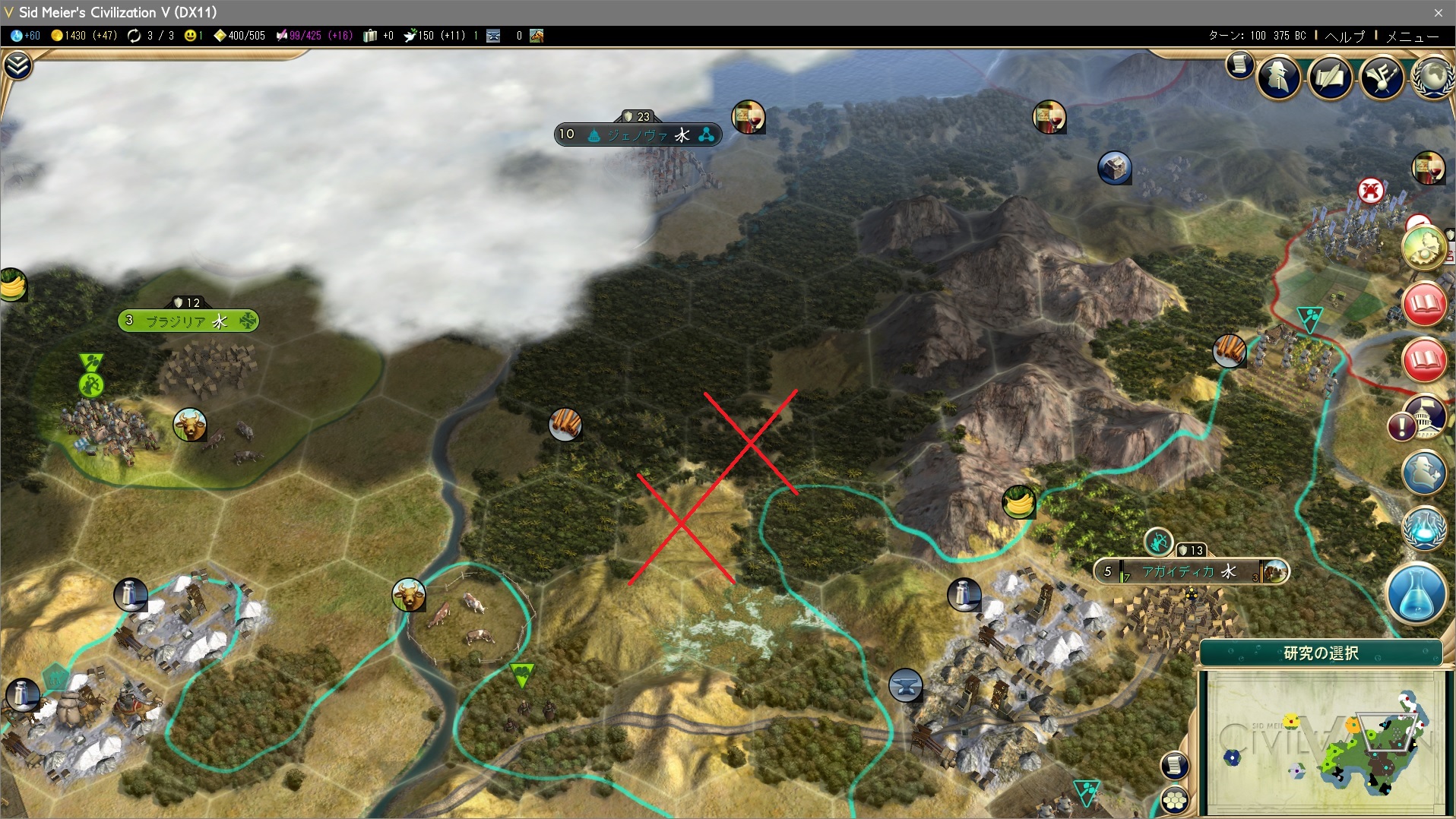Open the small scroll info menu near the top bar

[x=1239, y=65]
